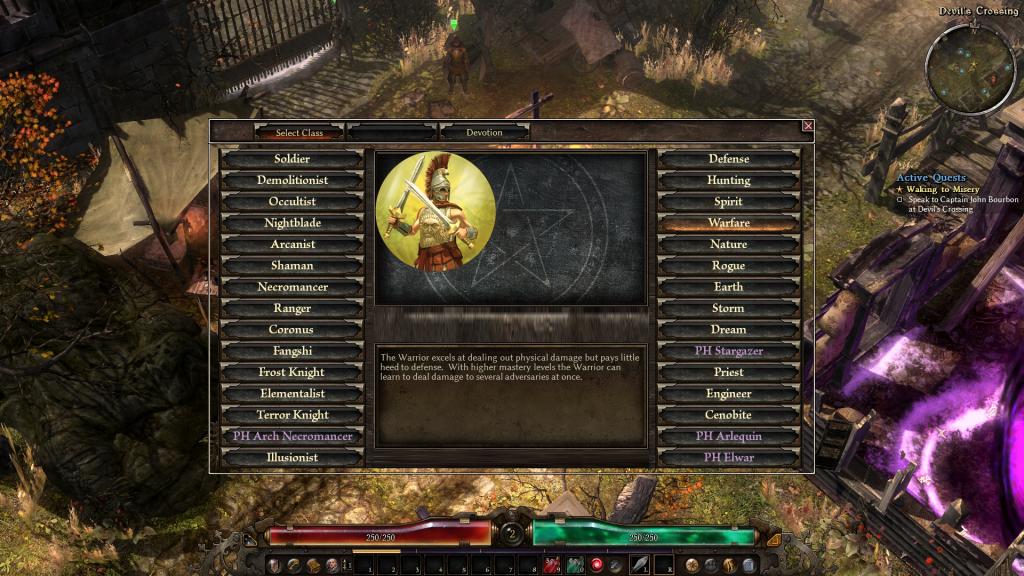The width and height of the screenshot is (1024, 576).
Task: Click the highlighted Warfare mastery
Action: tap(728, 223)
